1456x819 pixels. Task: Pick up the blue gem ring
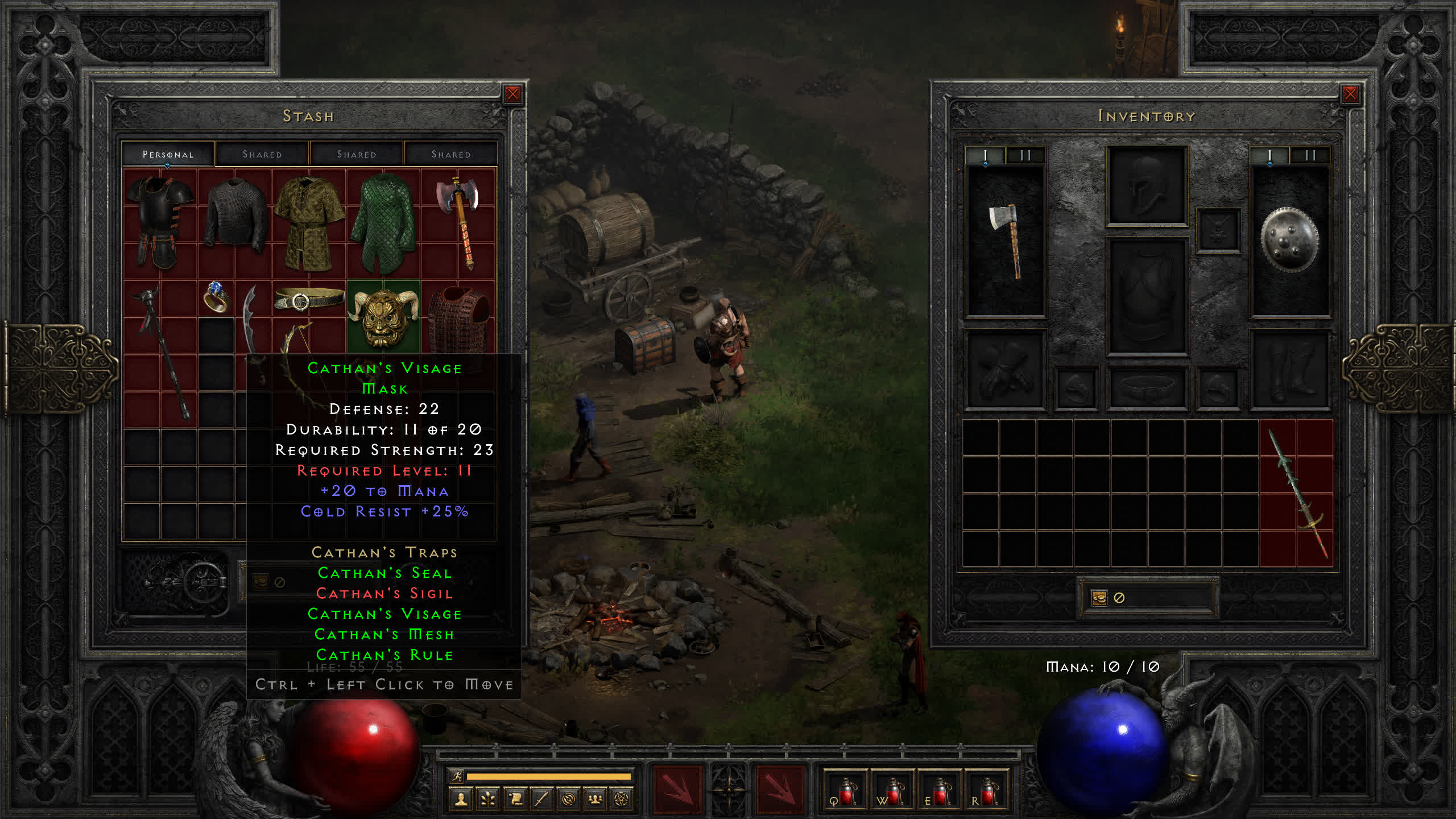tap(216, 297)
